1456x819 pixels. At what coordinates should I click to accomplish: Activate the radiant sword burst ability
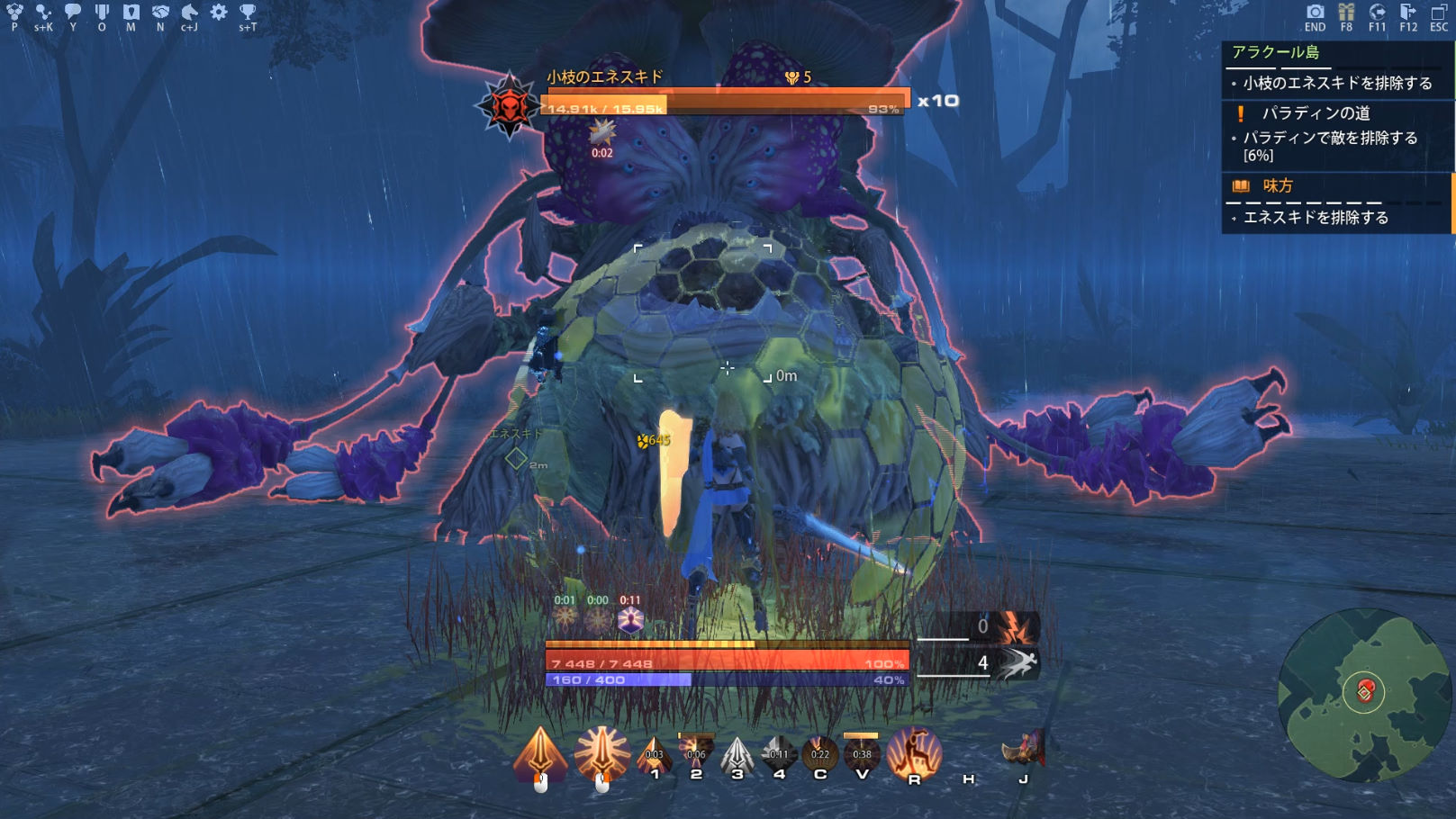tap(601, 752)
